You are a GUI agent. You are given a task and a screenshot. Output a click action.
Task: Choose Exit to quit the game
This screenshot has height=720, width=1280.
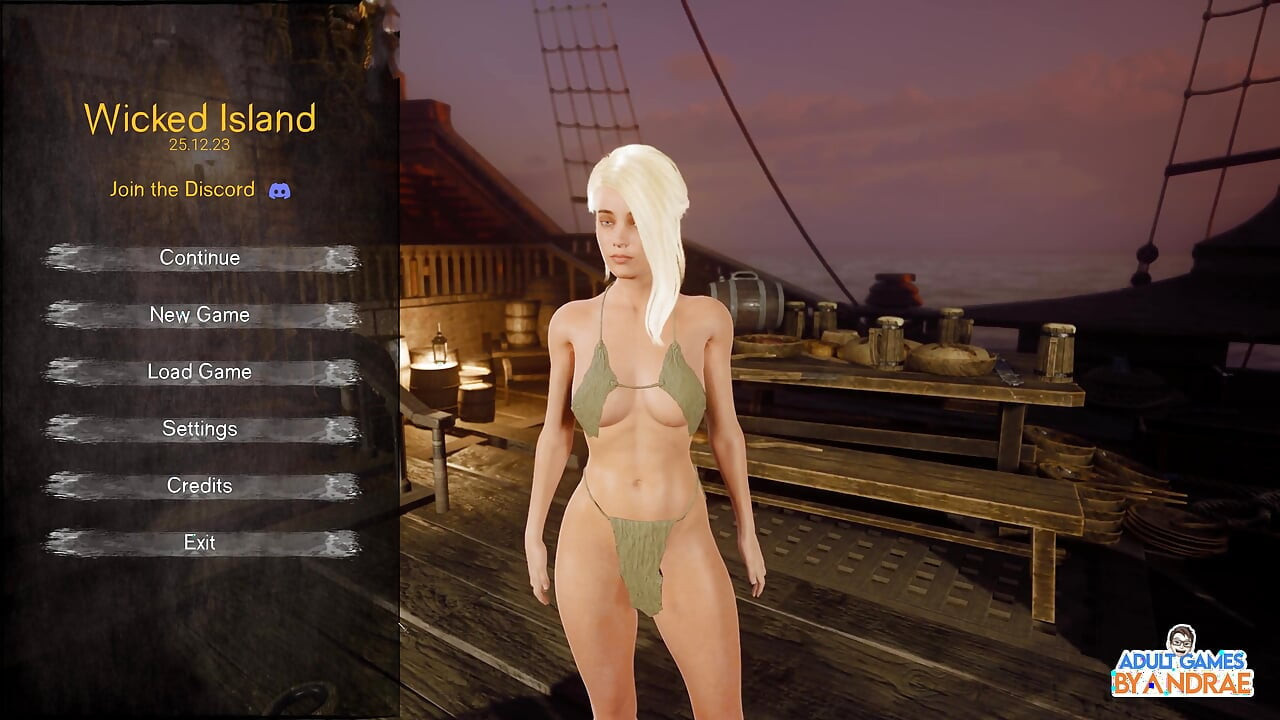200,543
